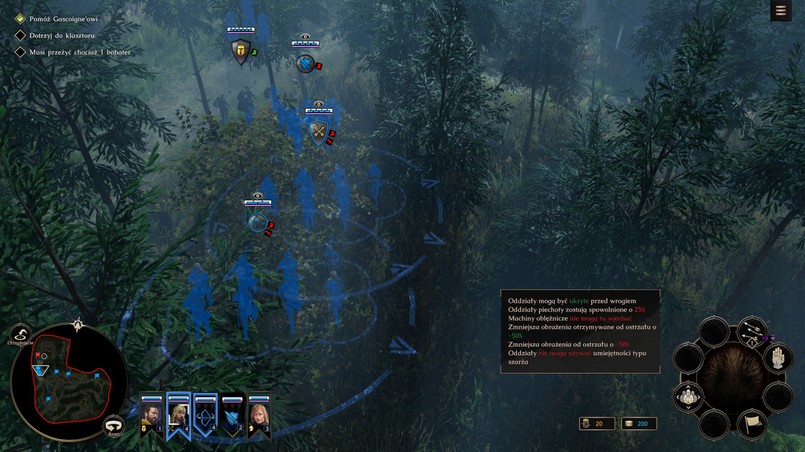Select the golden helmet shield unit marker

tap(240, 52)
